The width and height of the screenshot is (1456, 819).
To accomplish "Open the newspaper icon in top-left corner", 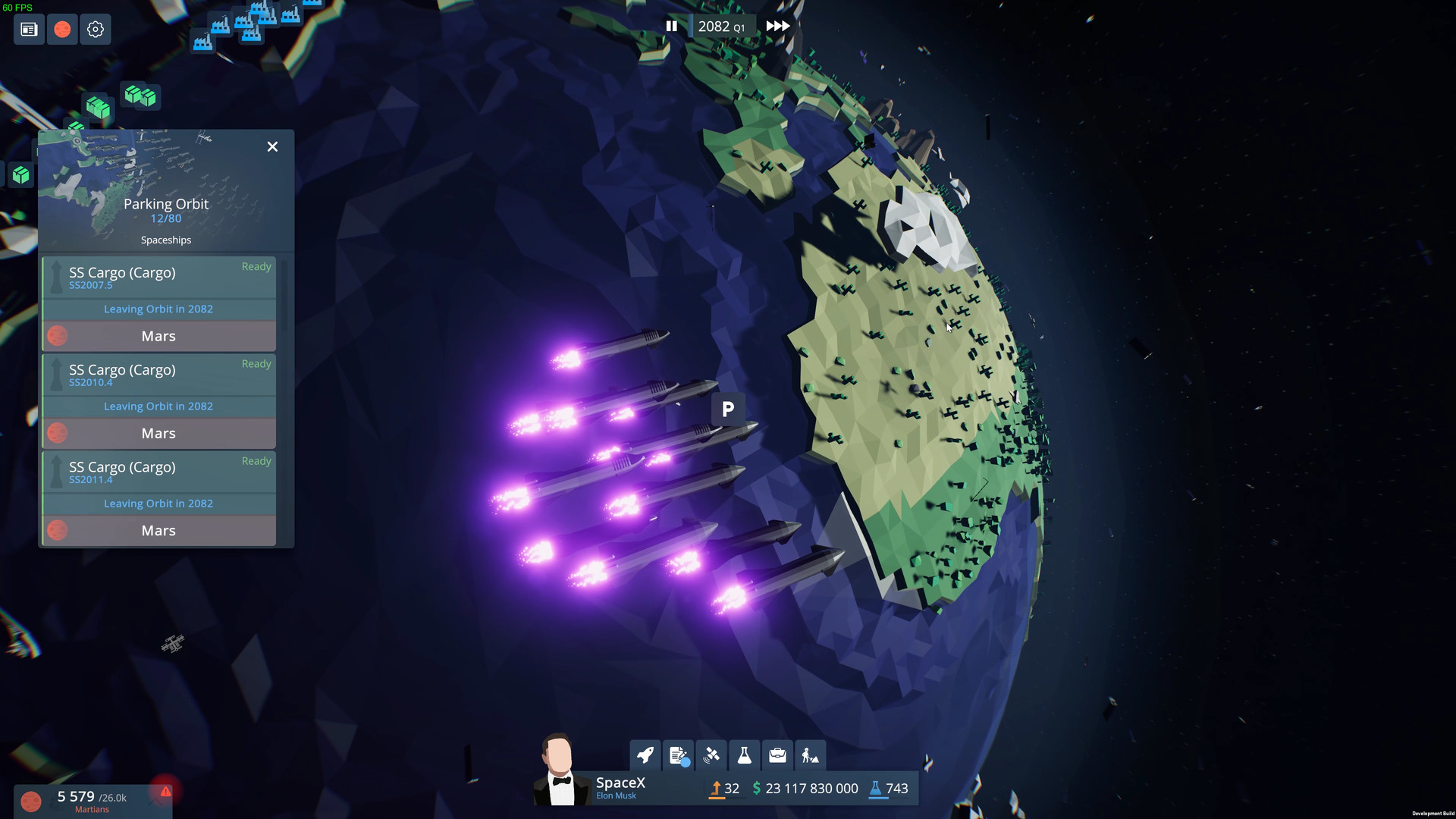I will coord(28,29).
